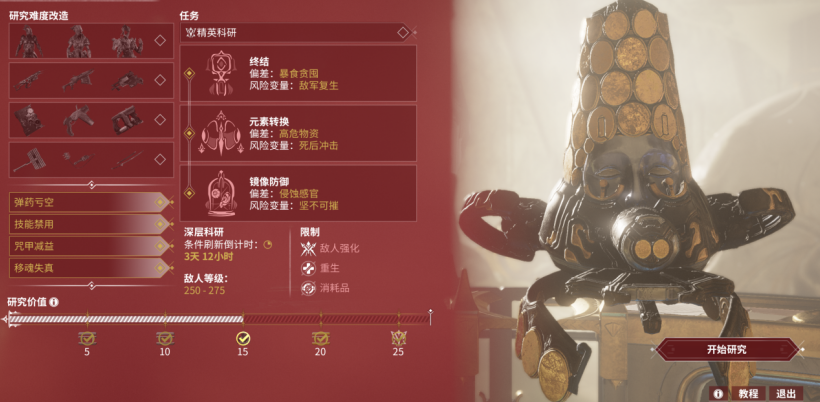Toggle the 弹药亏空 modifier
This screenshot has height=402, width=820.
click(86, 203)
